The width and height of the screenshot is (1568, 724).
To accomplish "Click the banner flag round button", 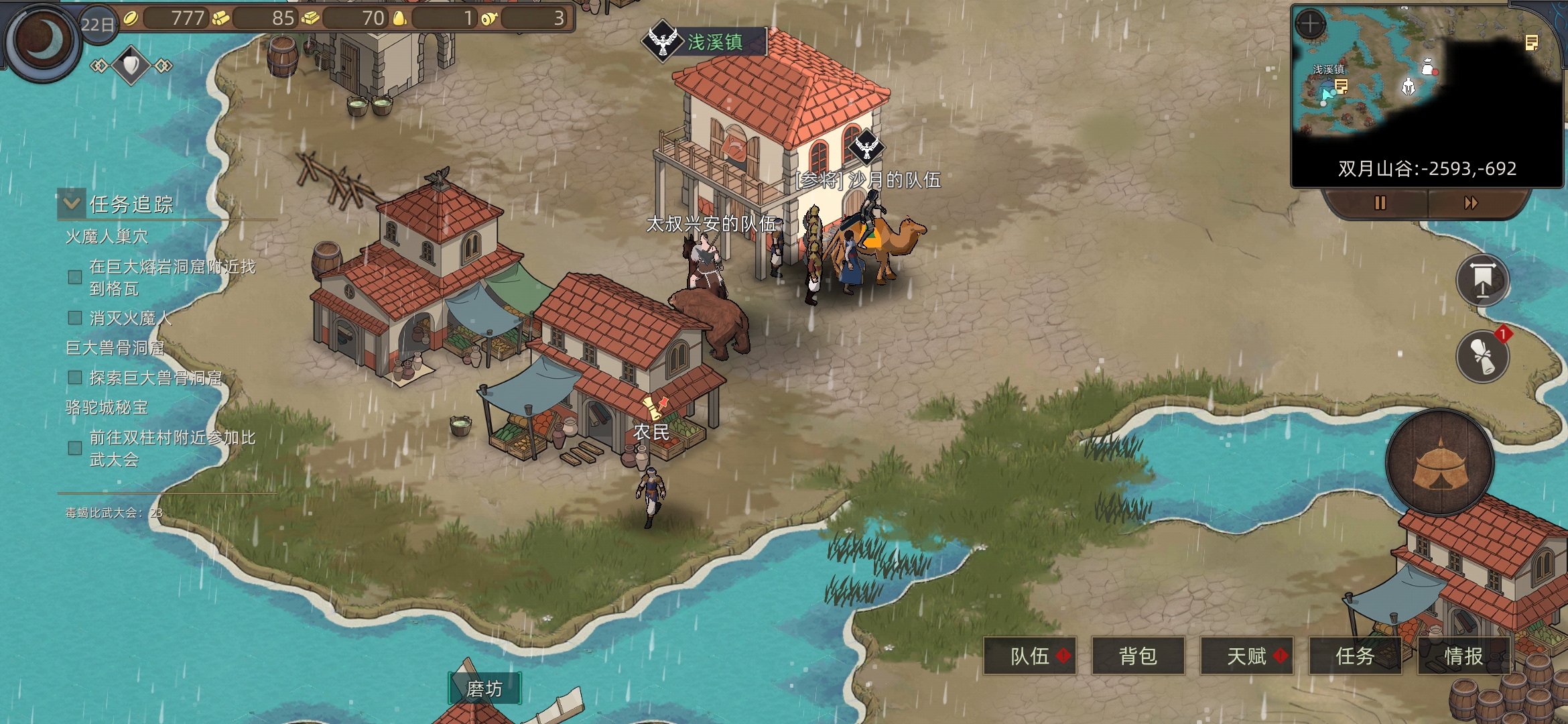I will 1482,280.
